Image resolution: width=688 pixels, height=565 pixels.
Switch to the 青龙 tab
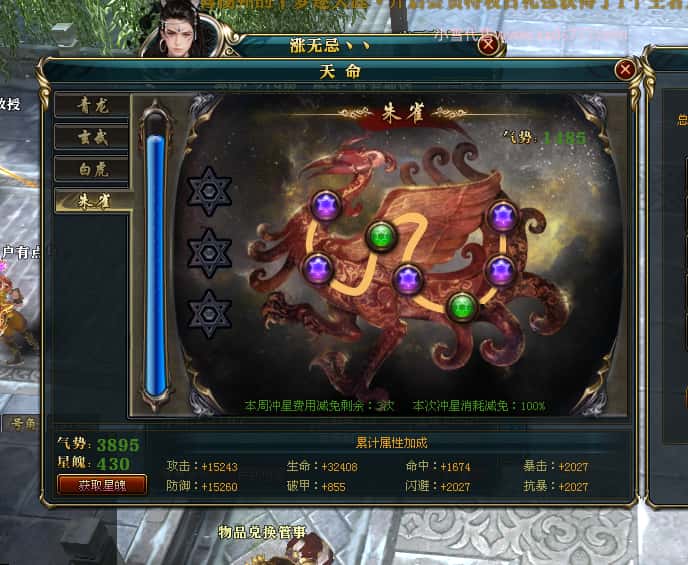click(92, 105)
